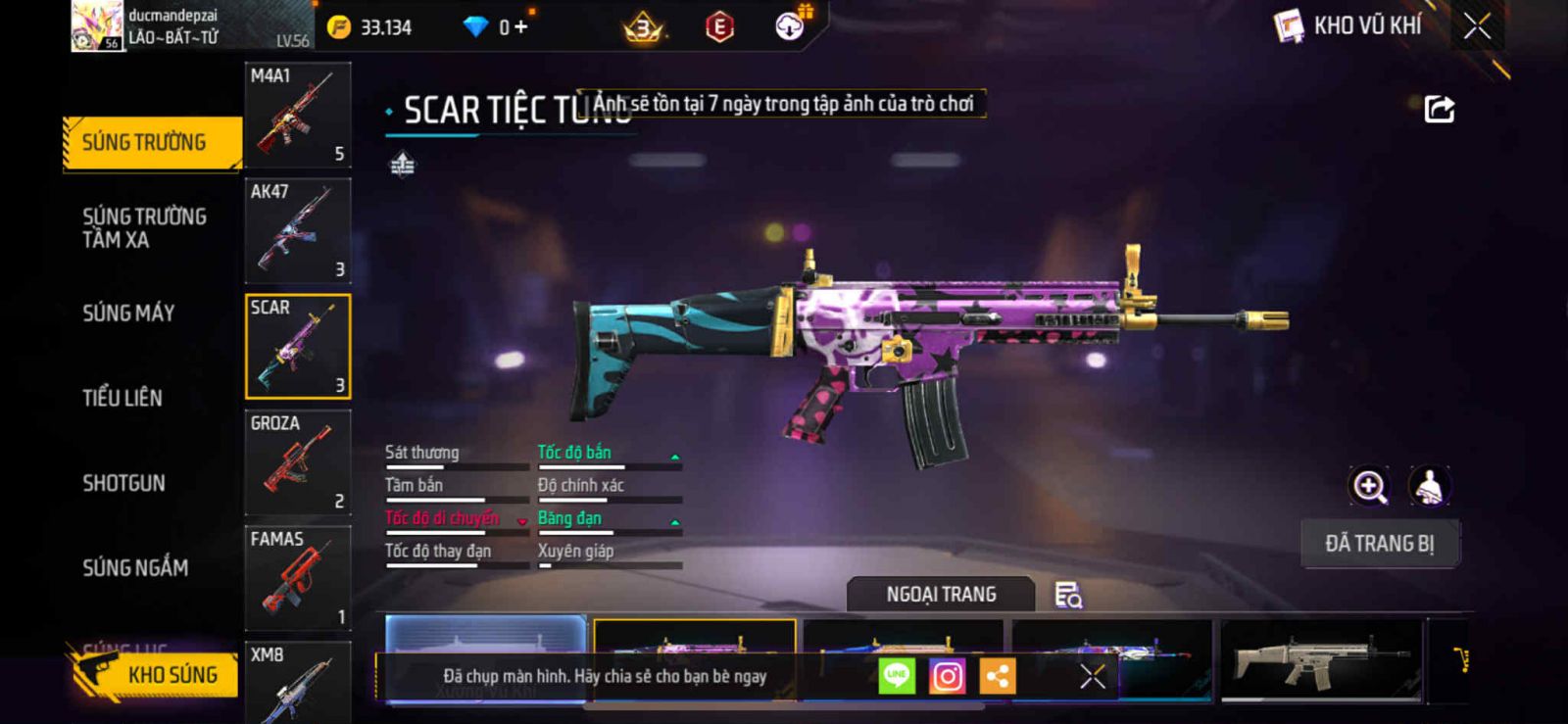Image resolution: width=1568 pixels, height=724 pixels.
Task: Share the screenshot to Instagram
Action: 947,676
